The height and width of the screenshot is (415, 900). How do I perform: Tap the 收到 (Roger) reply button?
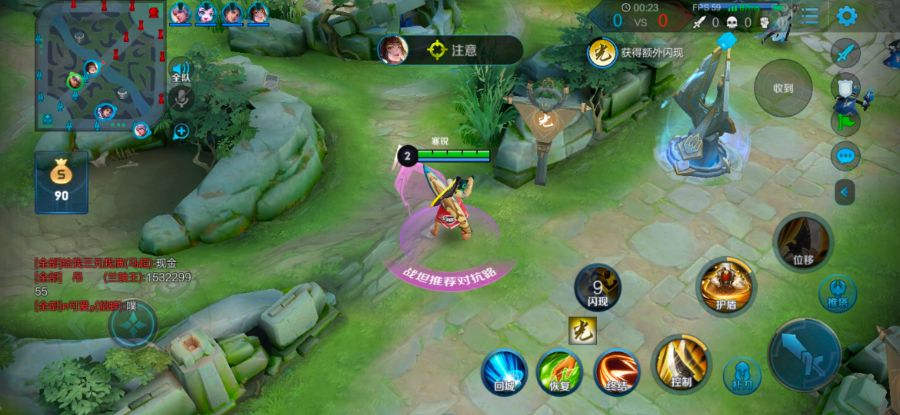point(782,88)
